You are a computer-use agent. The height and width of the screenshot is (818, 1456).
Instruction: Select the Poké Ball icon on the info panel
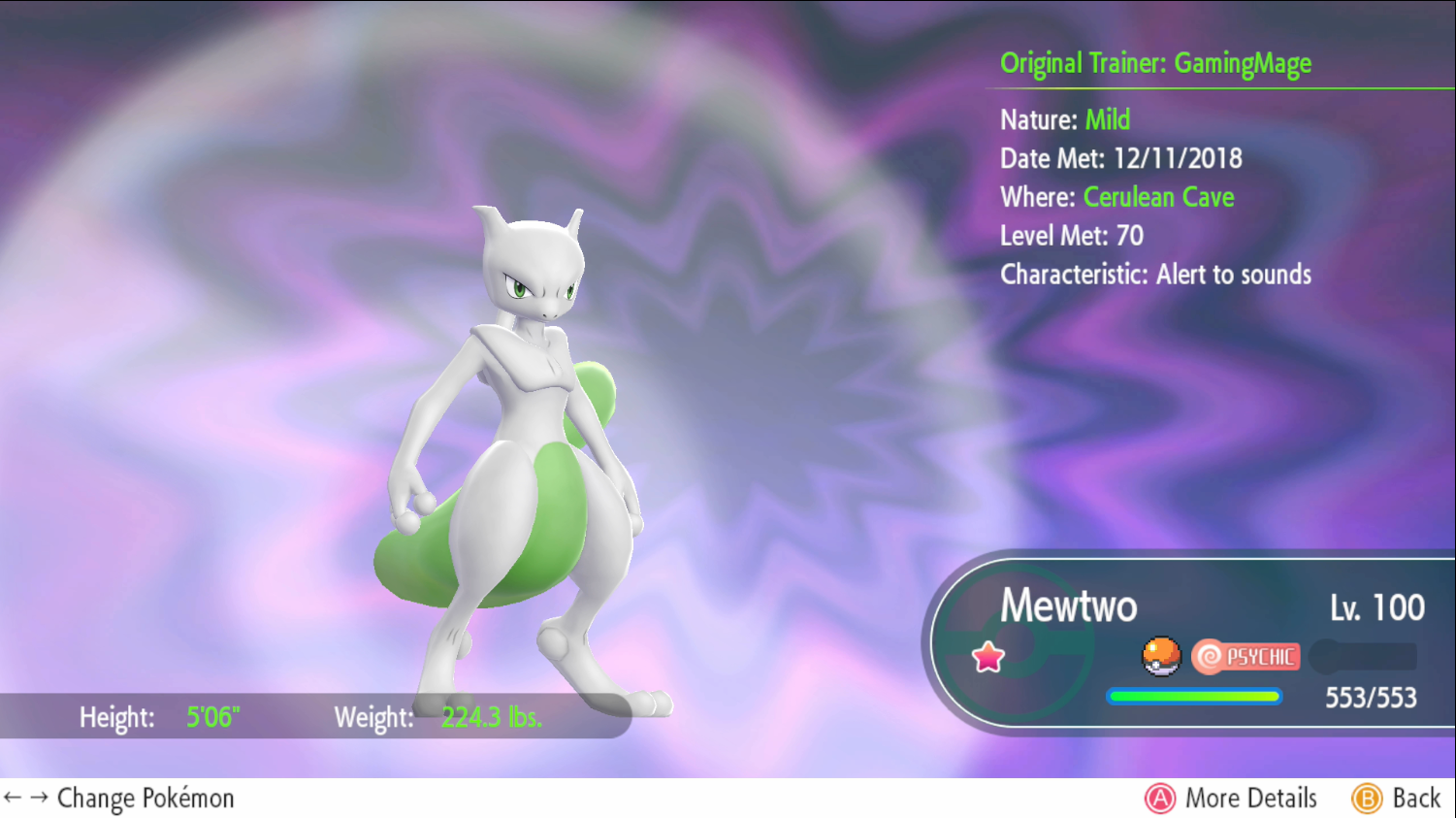[1162, 656]
